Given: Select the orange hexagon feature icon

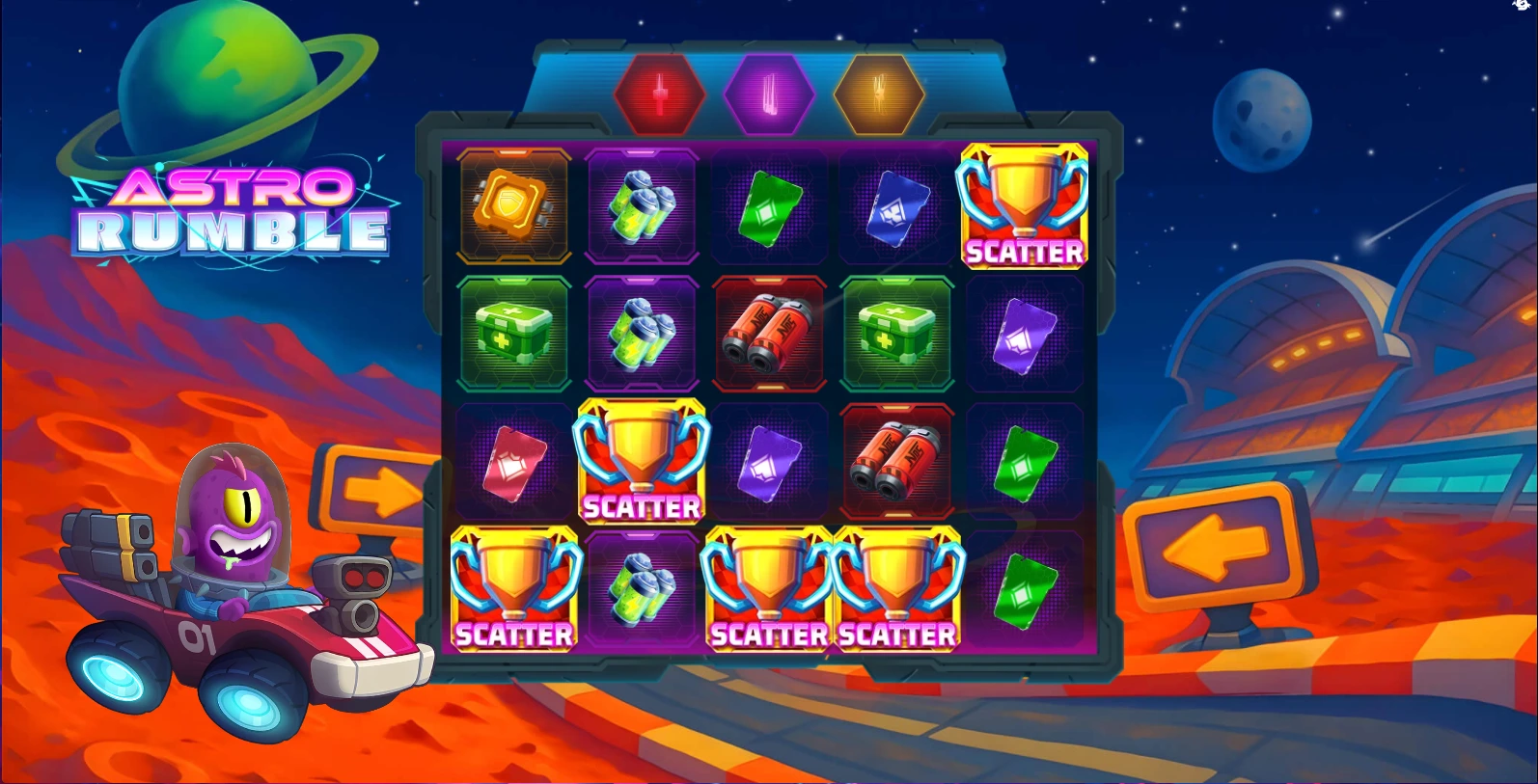Looking at the screenshot, I should click(x=878, y=95).
